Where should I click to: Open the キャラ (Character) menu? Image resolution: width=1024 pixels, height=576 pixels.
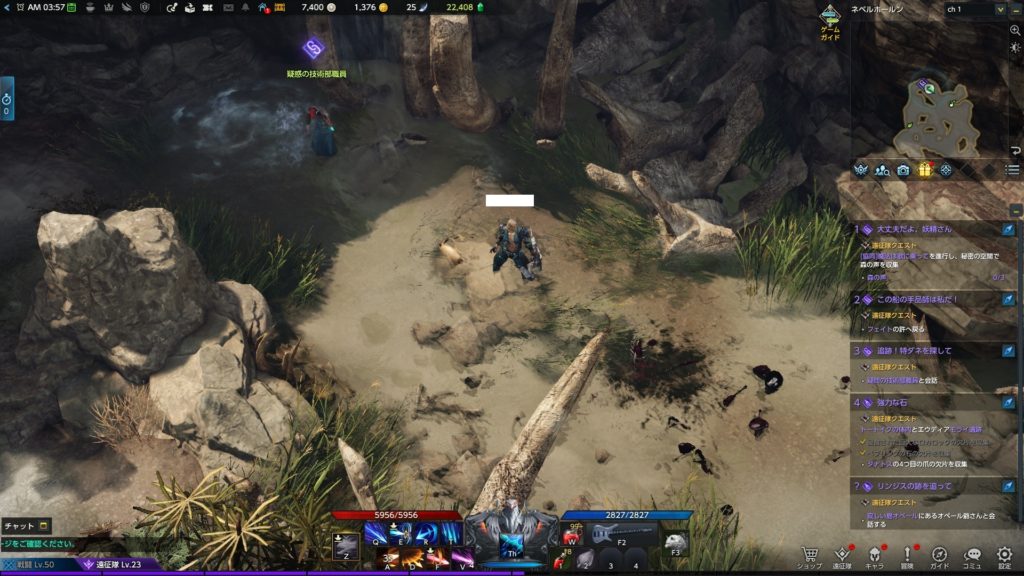[874, 556]
